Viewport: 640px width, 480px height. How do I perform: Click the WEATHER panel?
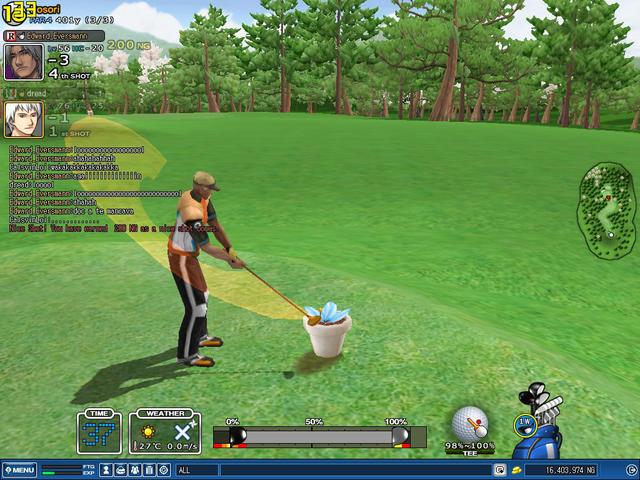165,432
